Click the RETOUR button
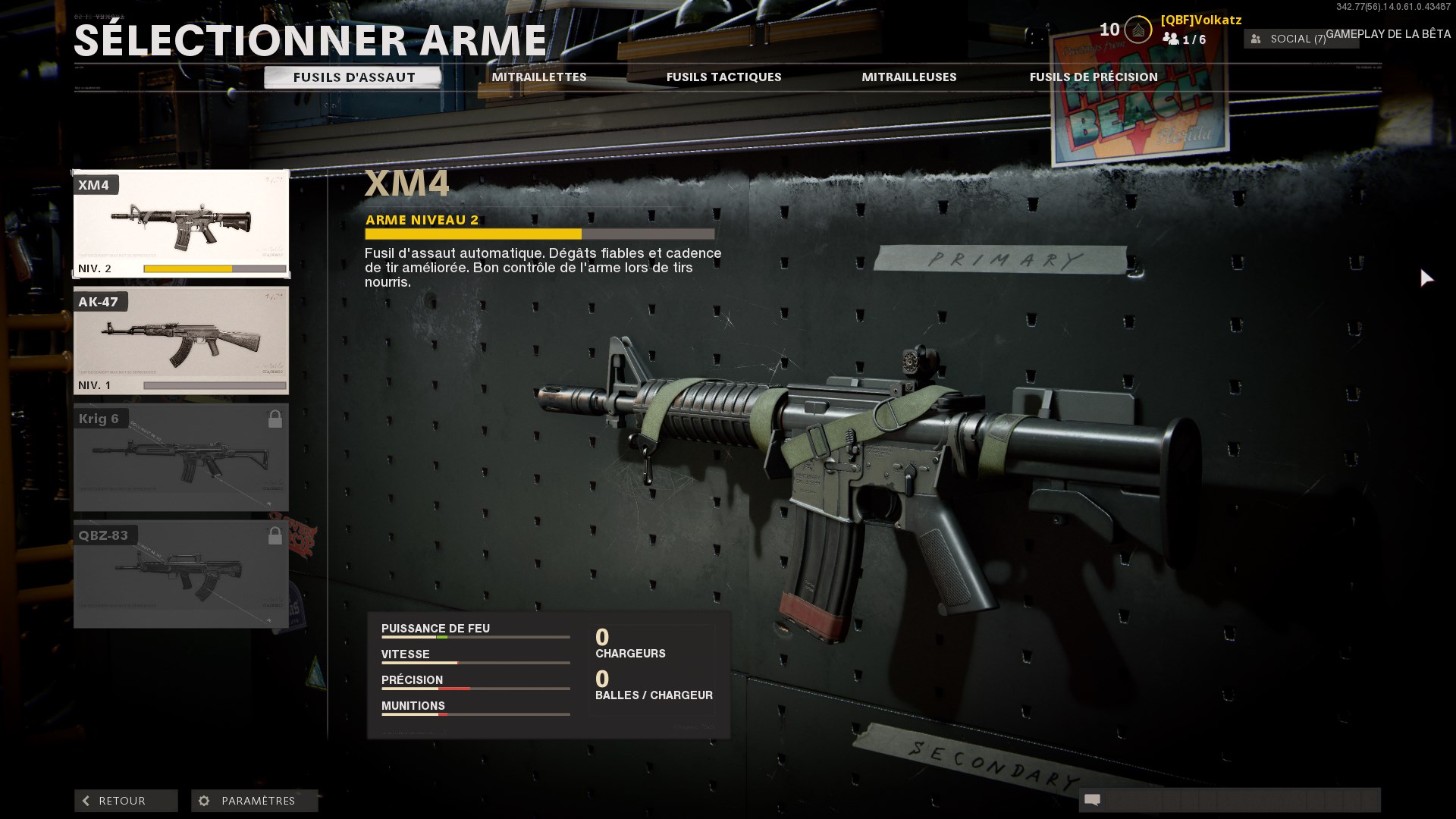This screenshot has width=1456, height=819. (125, 800)
